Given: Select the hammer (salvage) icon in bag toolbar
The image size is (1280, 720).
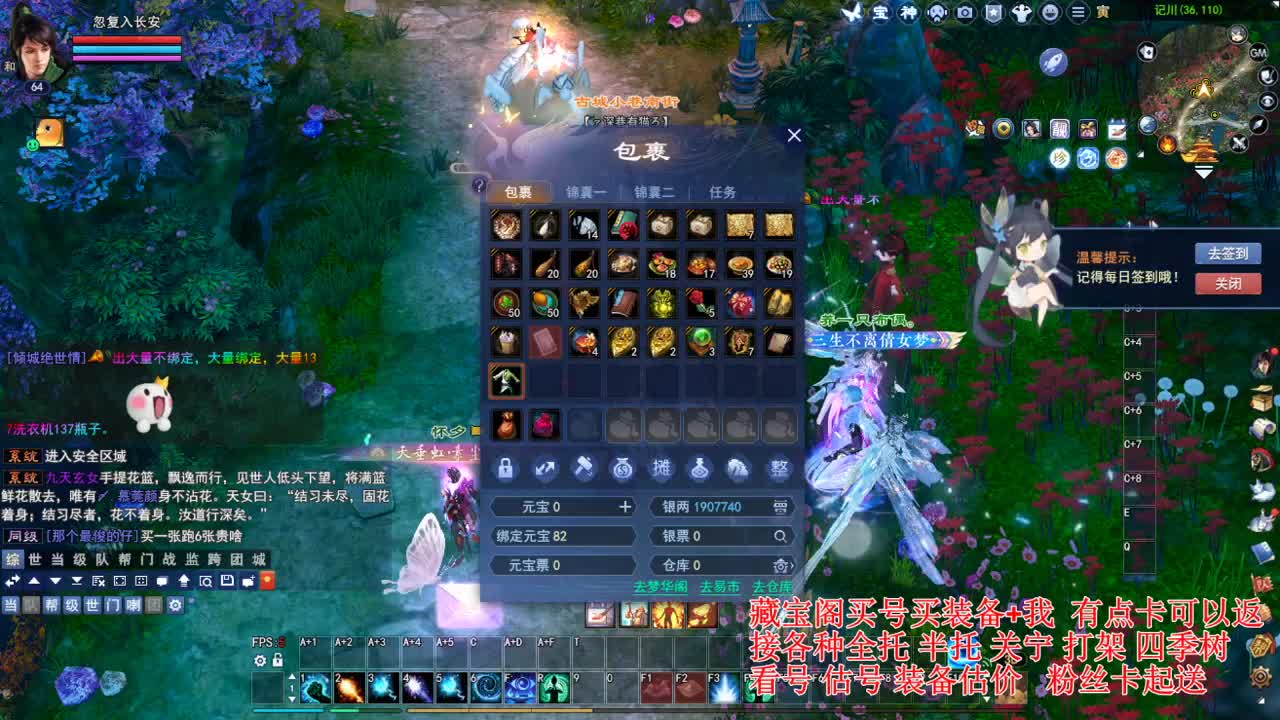Looking at the screenshot, I should pyautogui.click(x=584, y=468).
